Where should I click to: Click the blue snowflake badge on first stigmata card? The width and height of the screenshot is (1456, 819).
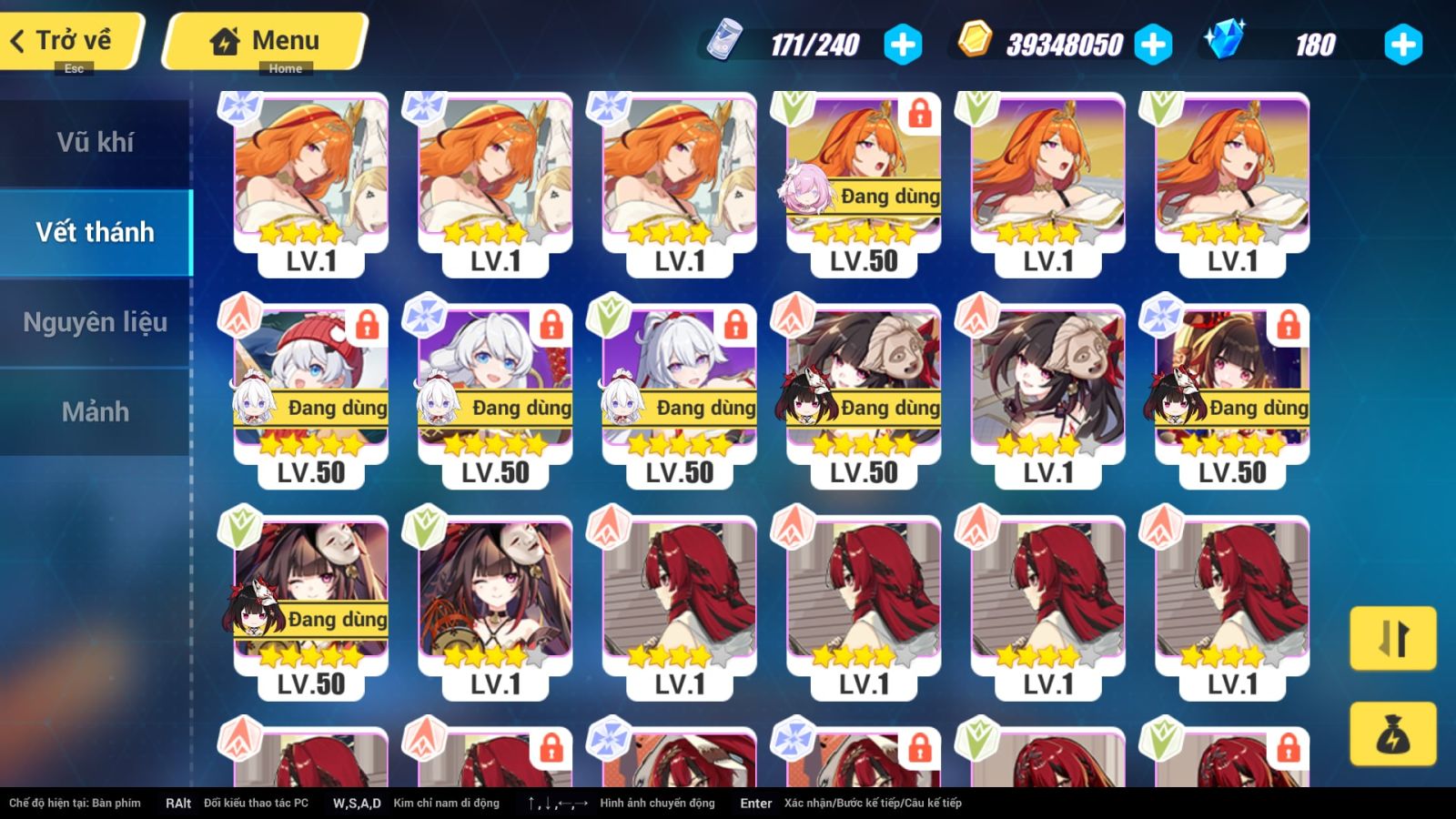[238, 107]
